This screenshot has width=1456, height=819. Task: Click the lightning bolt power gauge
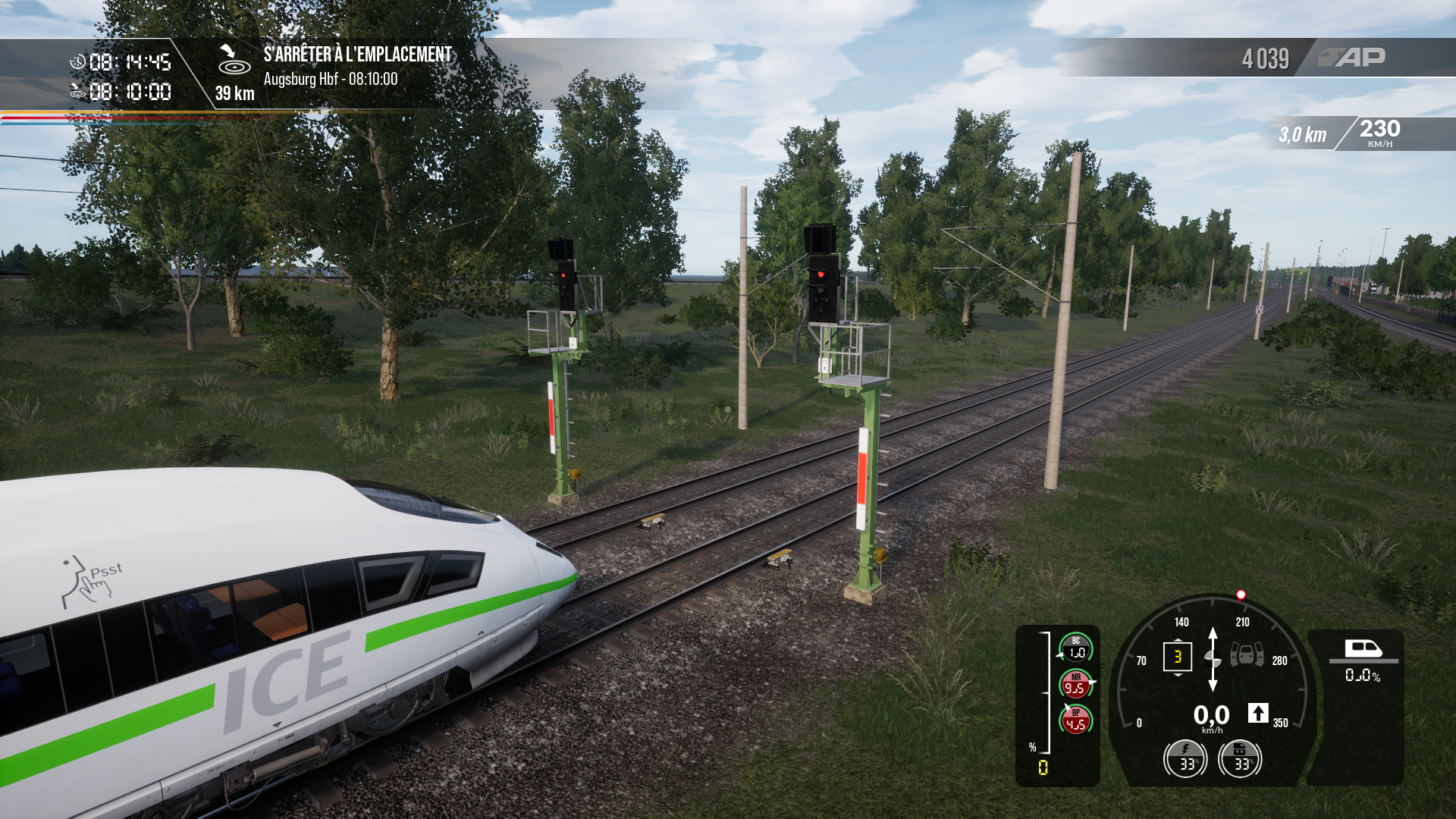[1185, 759]
